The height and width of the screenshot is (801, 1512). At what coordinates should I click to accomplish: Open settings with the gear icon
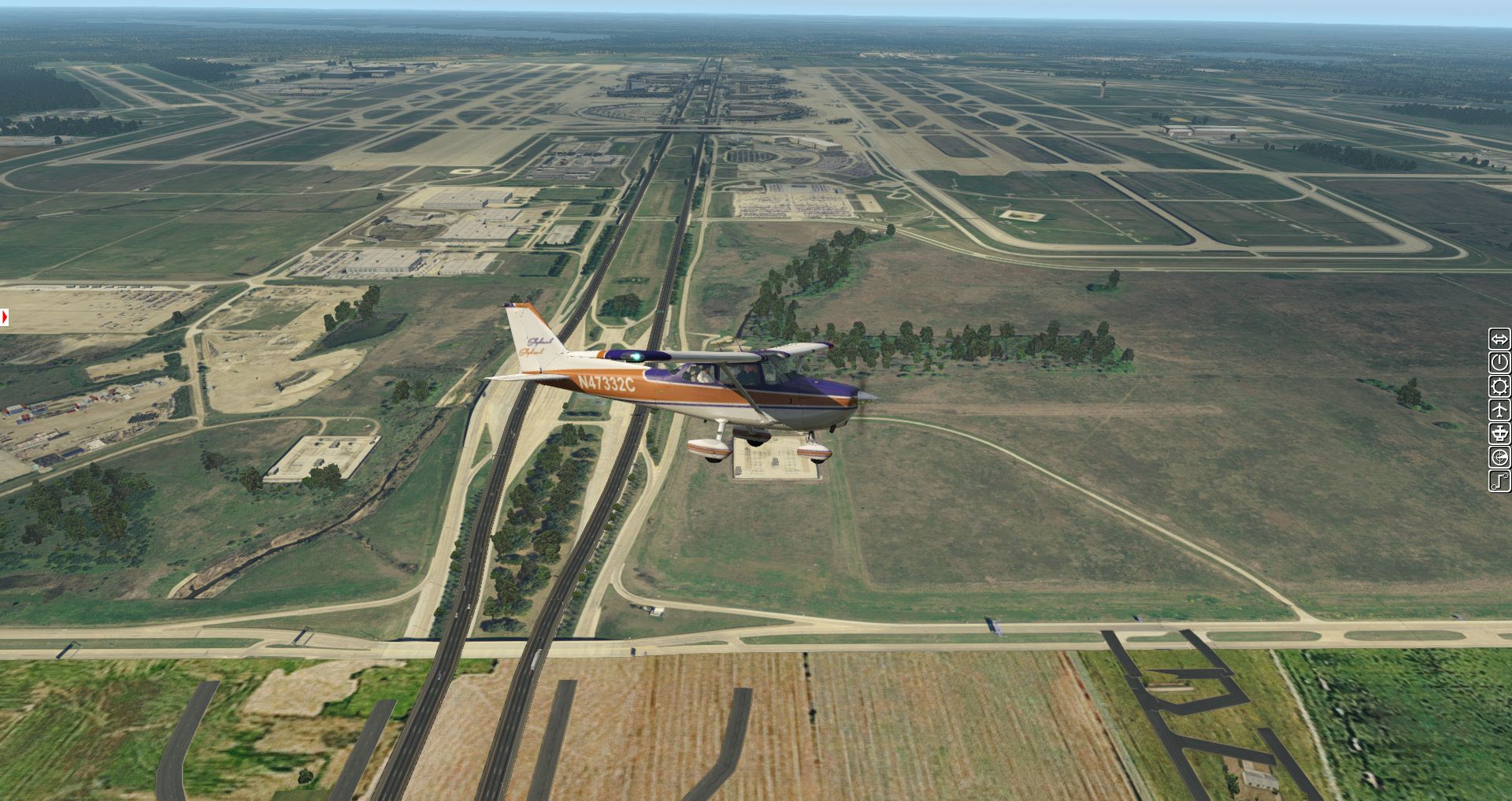click(1499, 387)
